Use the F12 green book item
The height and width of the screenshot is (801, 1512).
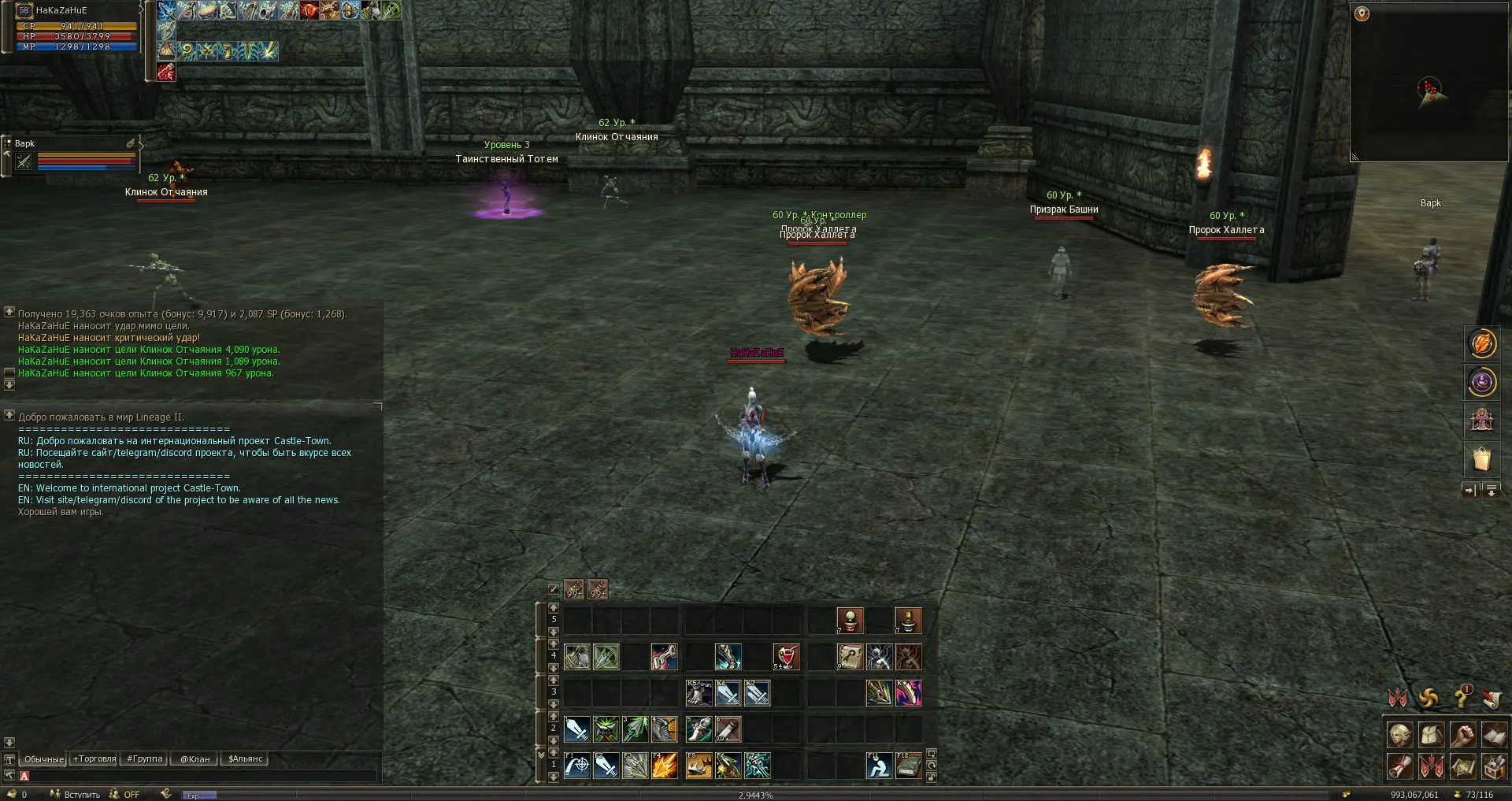point(908,766)
